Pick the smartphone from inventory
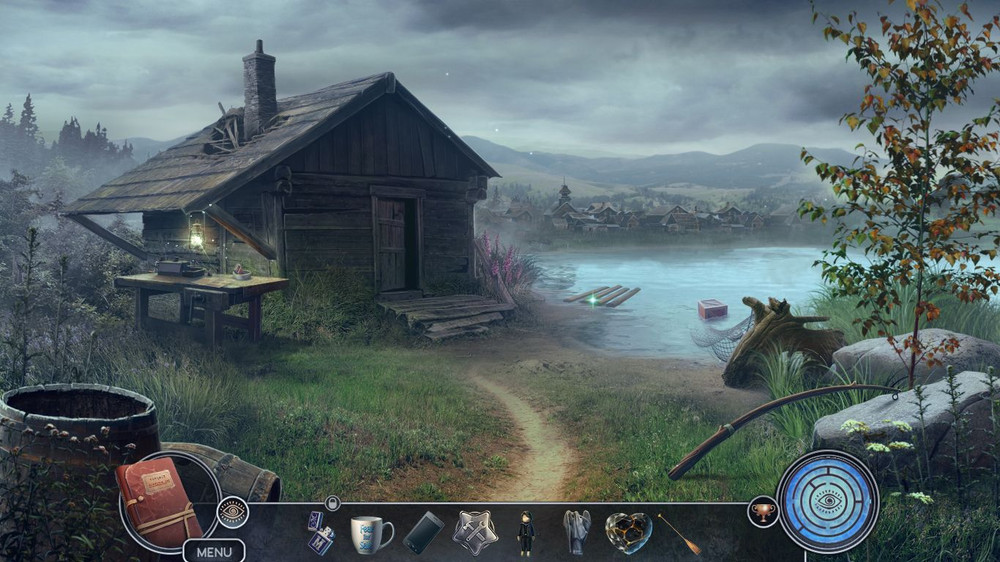 click(x=423, y=533)
